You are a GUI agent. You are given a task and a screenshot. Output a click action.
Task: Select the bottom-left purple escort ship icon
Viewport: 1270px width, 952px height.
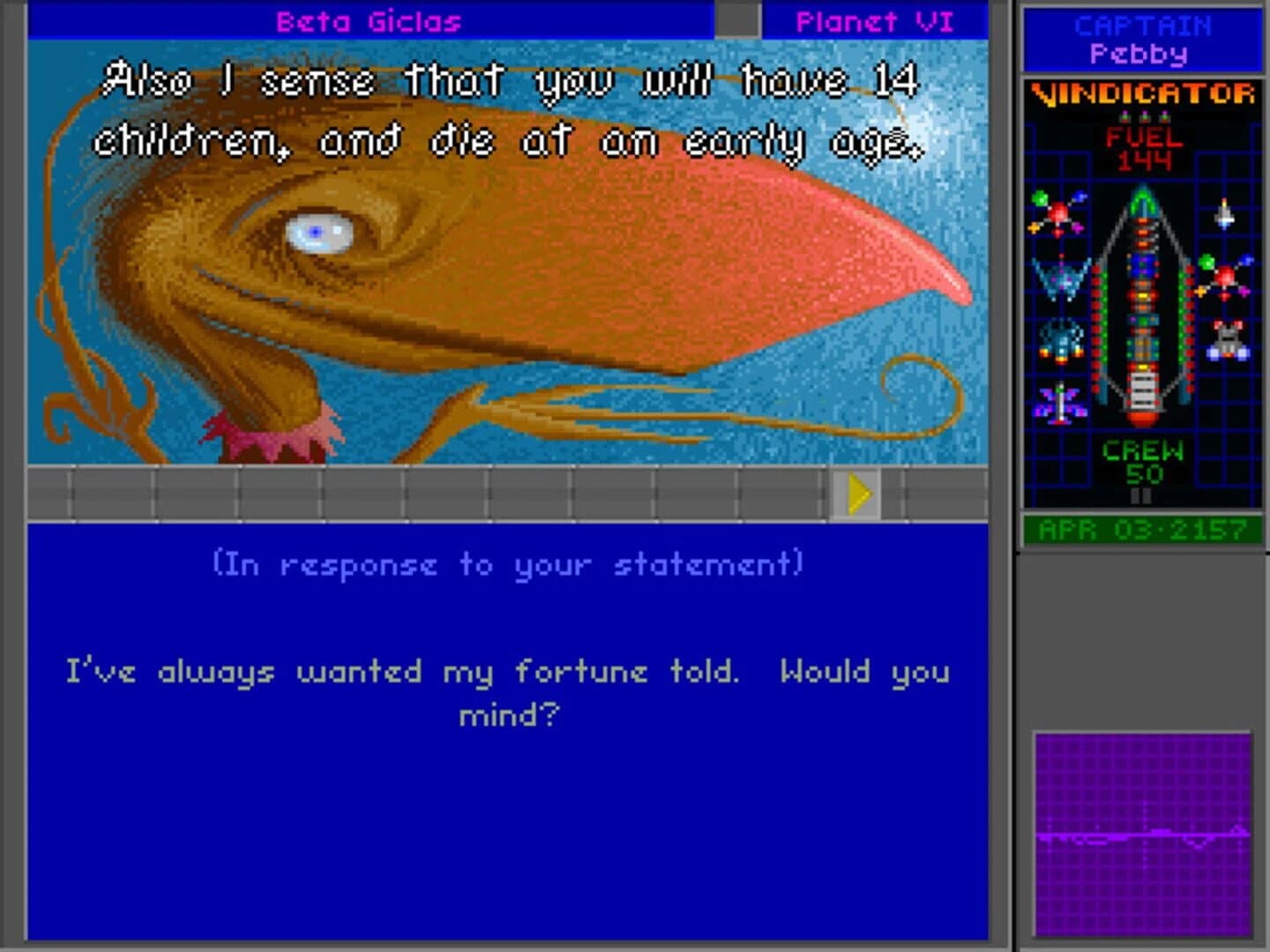(x=1060, y=402)
